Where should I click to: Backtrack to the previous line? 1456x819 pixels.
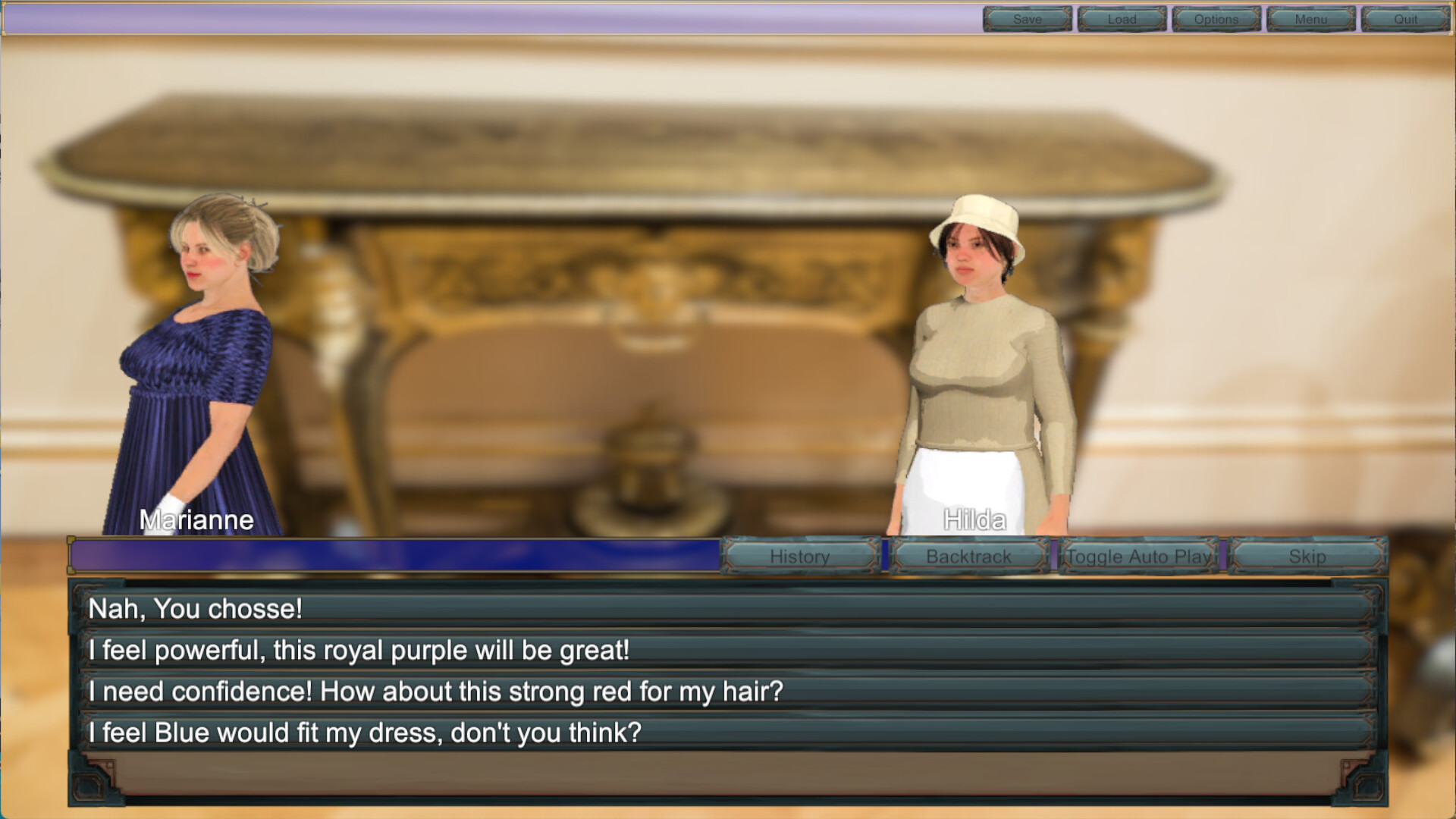969,557
